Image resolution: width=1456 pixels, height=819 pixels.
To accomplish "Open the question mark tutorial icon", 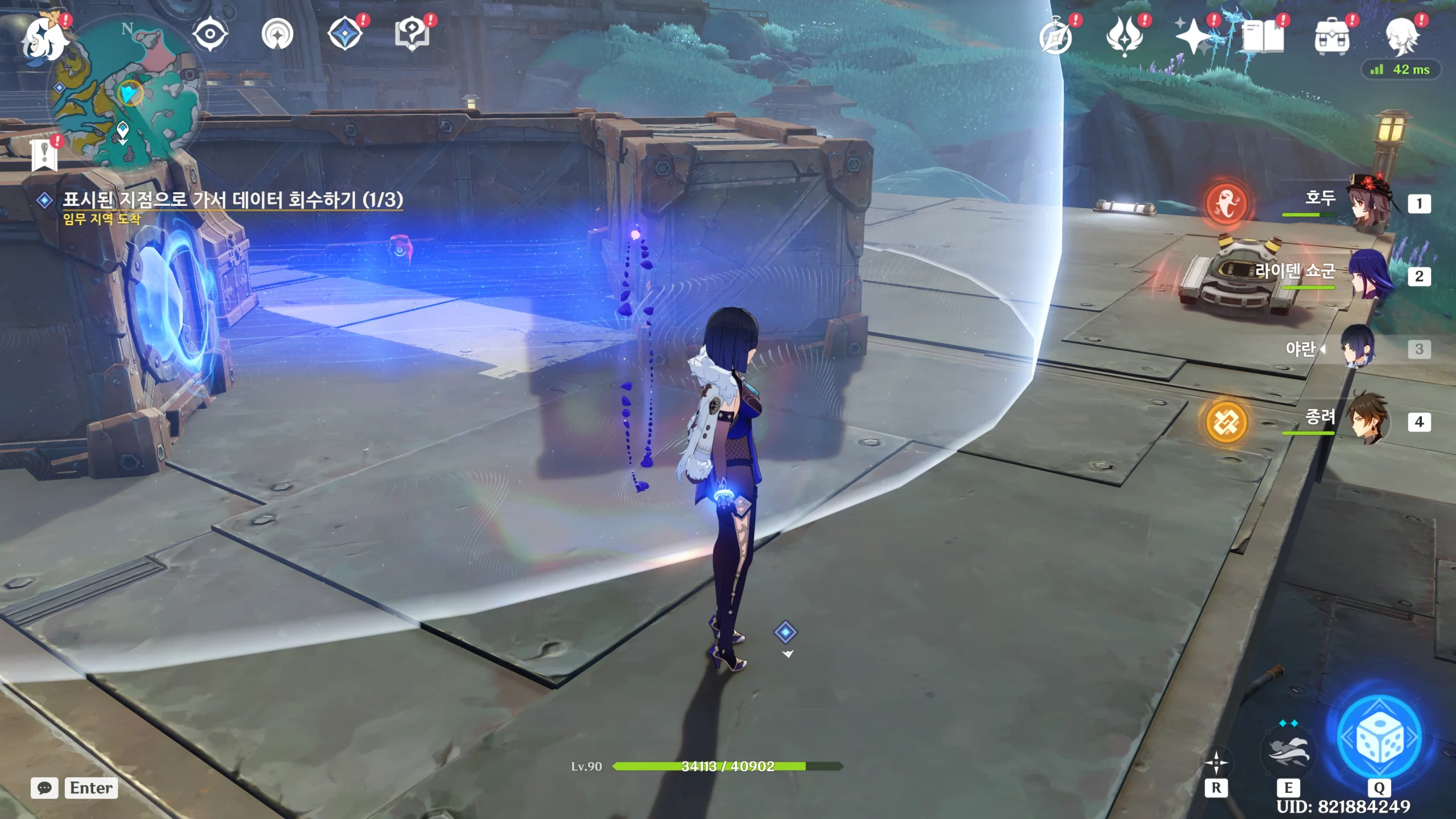I will click(412, 34).
